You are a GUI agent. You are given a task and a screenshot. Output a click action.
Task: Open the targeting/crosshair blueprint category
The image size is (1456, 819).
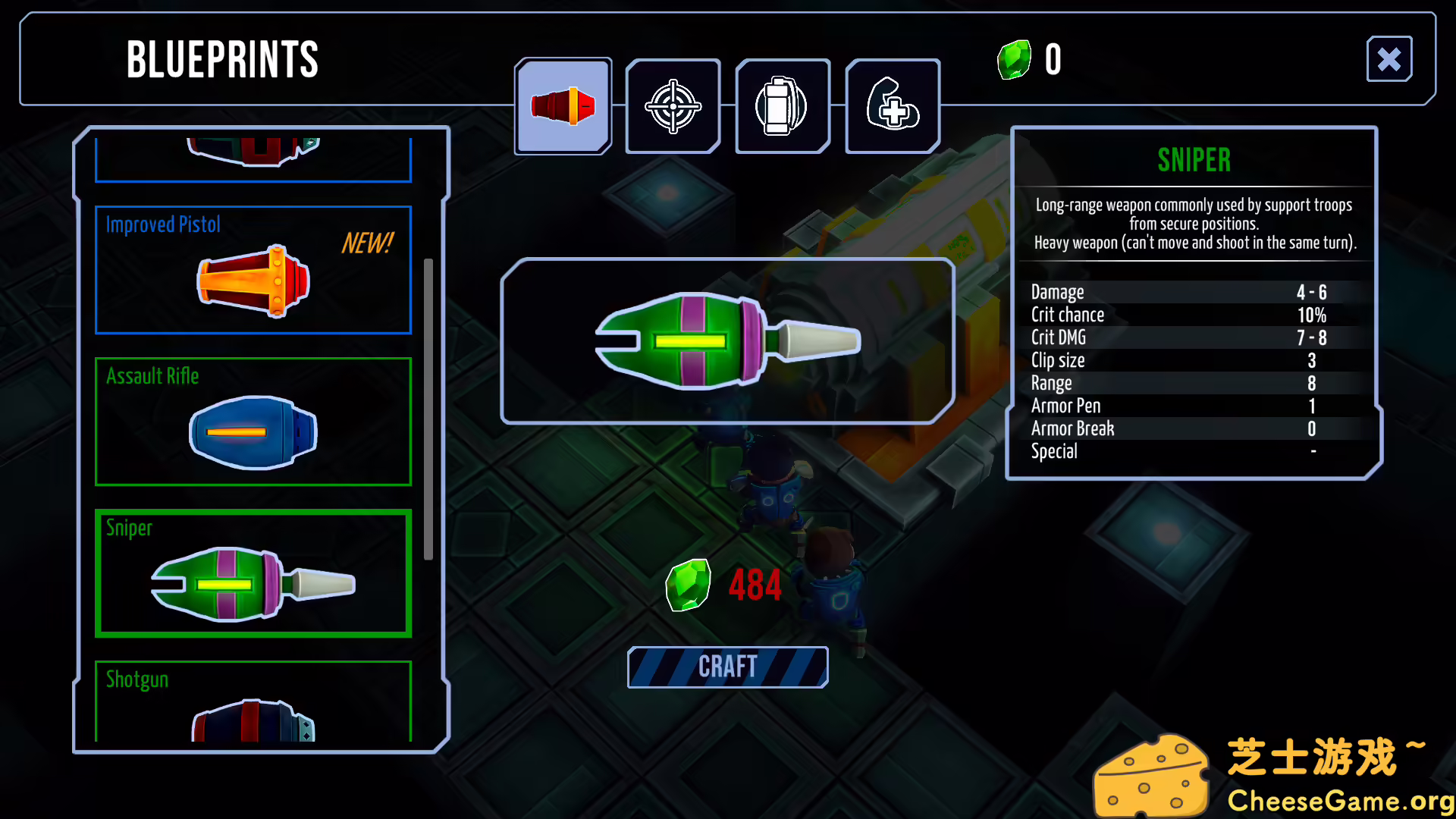(x=672, y=106)
